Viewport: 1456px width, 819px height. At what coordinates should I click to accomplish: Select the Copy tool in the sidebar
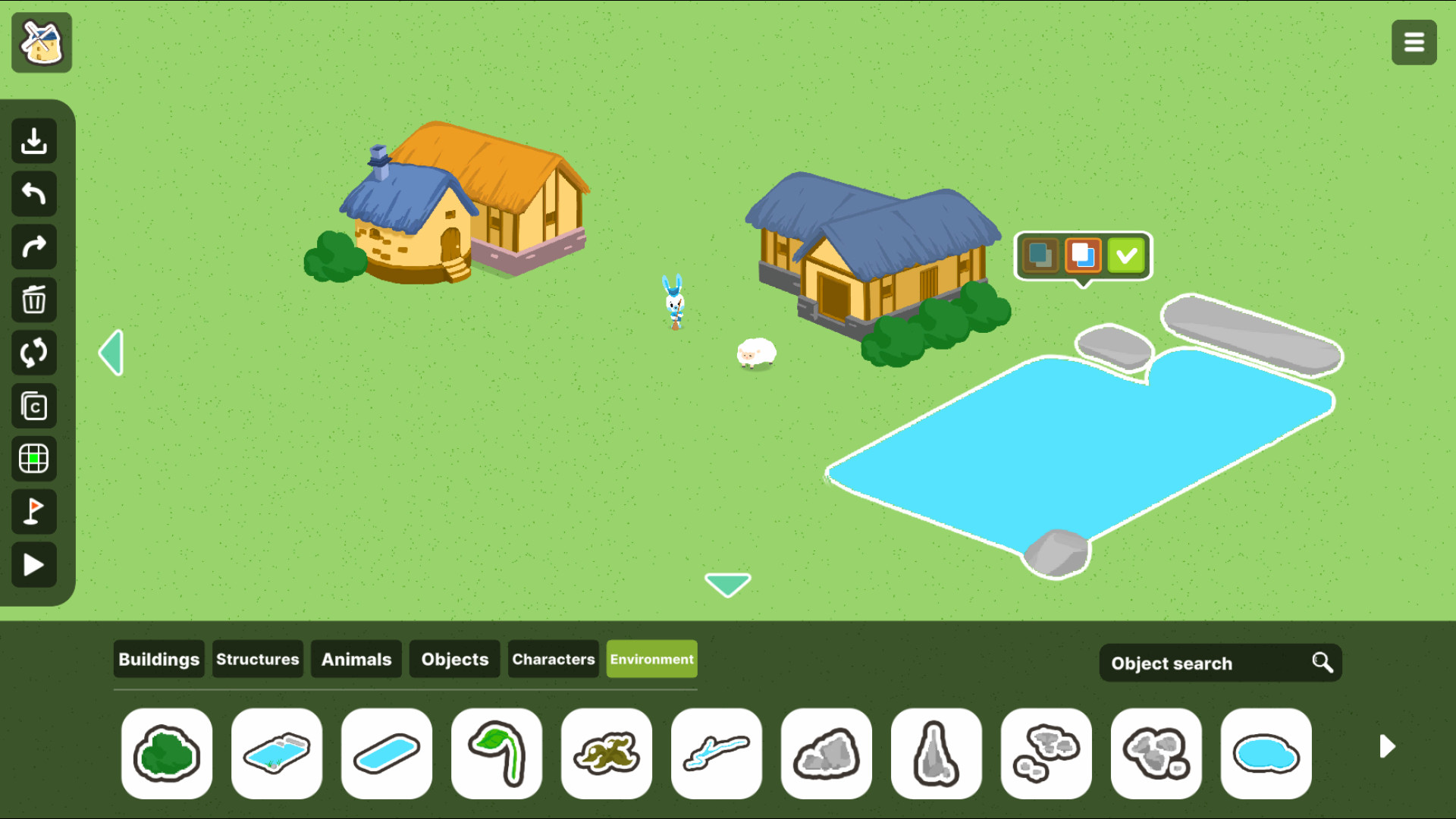click(x=33, y=406)
